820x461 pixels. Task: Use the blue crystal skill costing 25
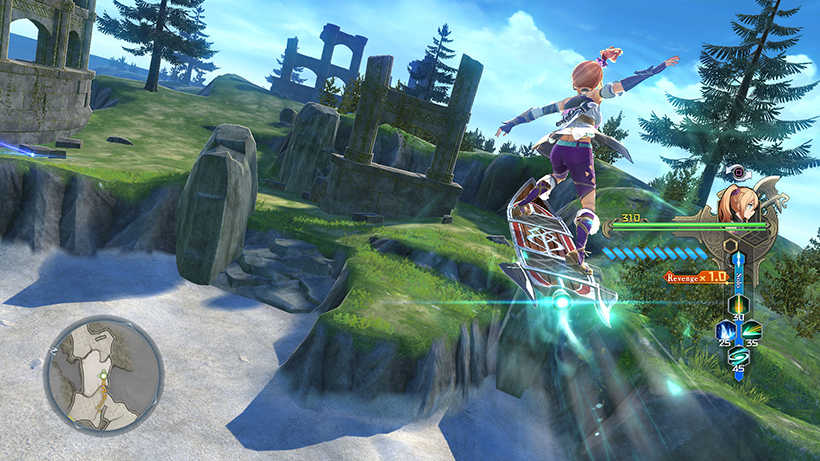pyautogui.click(x=723, y=328)
